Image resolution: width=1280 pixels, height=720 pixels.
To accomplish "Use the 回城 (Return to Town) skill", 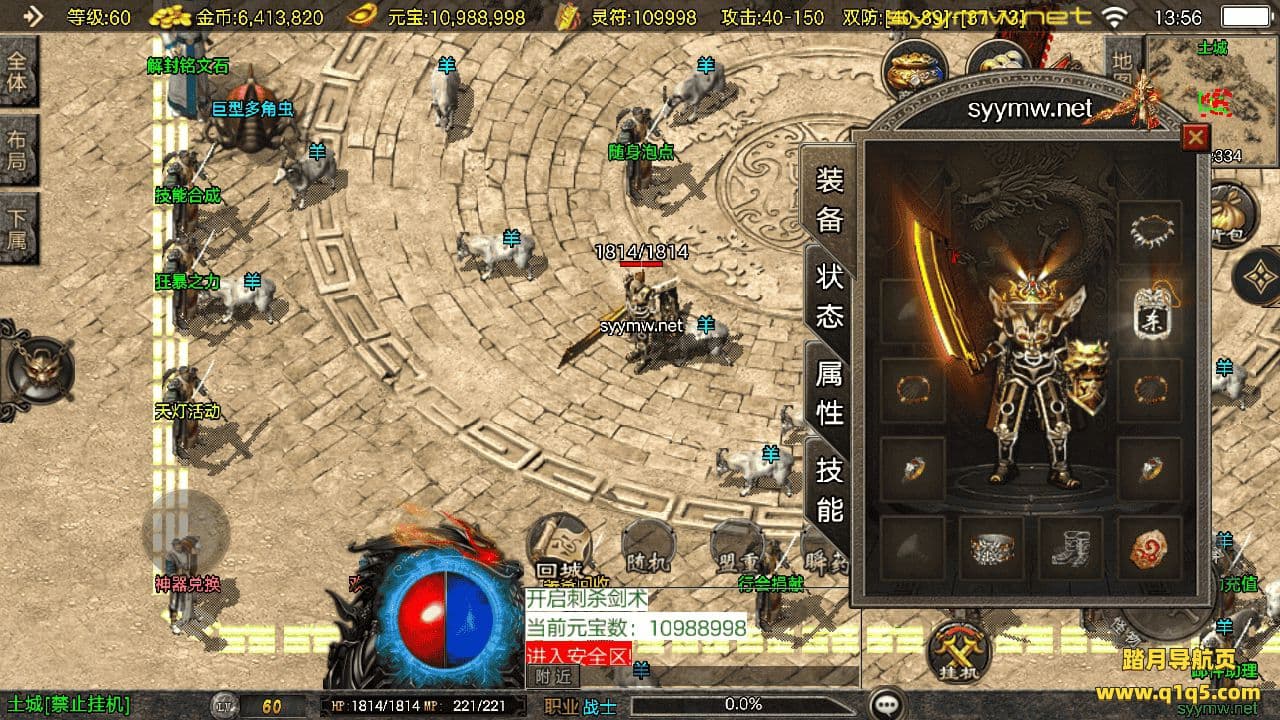I will pos(560,547).
